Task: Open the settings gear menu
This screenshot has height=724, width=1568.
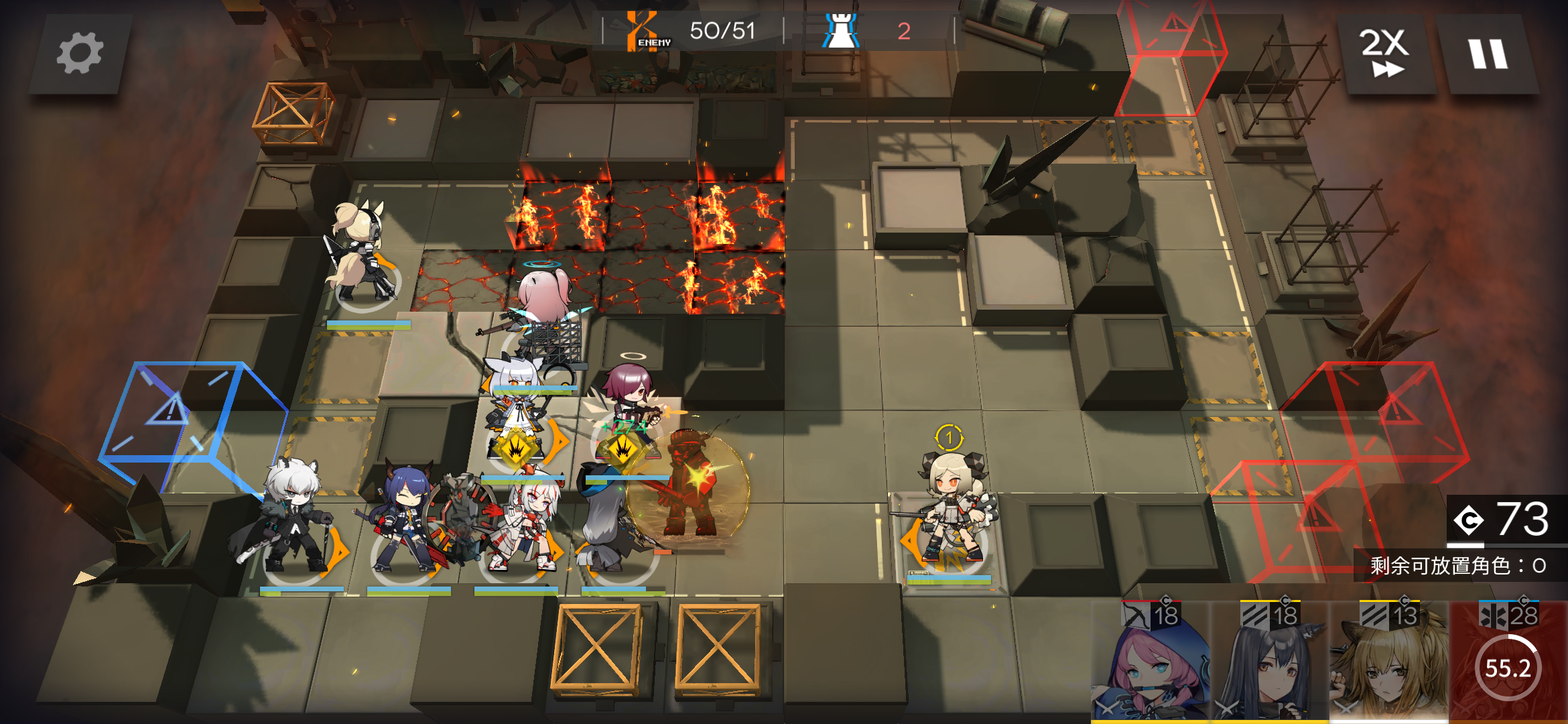Action: [80, 54]
